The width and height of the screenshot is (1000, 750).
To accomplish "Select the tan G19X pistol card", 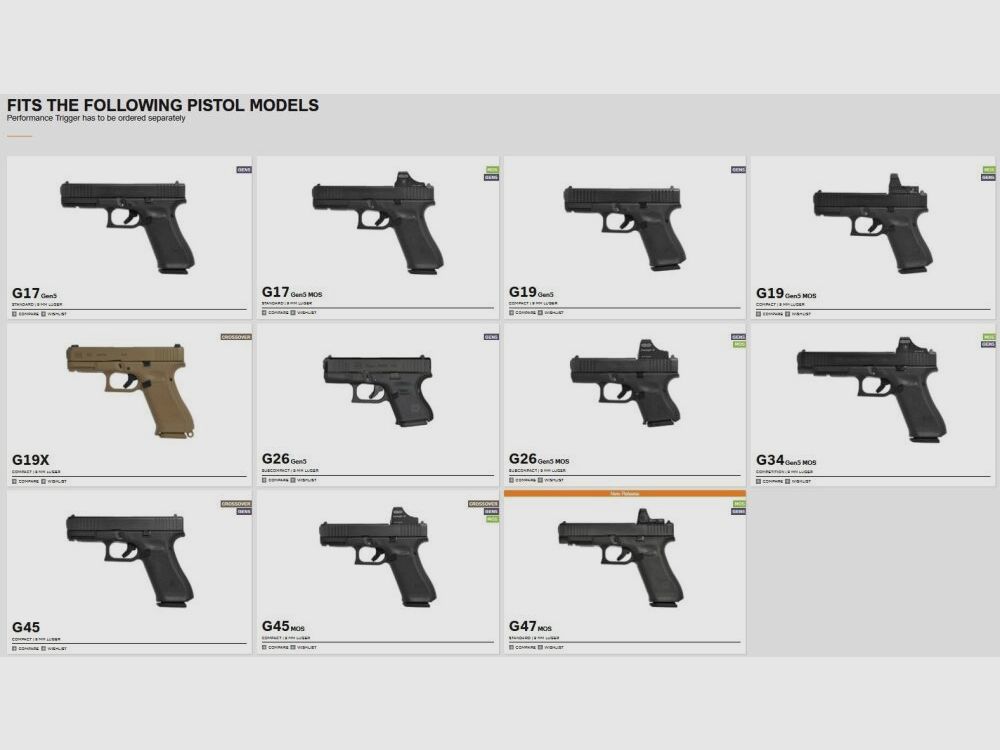I will tap(127, 390).
